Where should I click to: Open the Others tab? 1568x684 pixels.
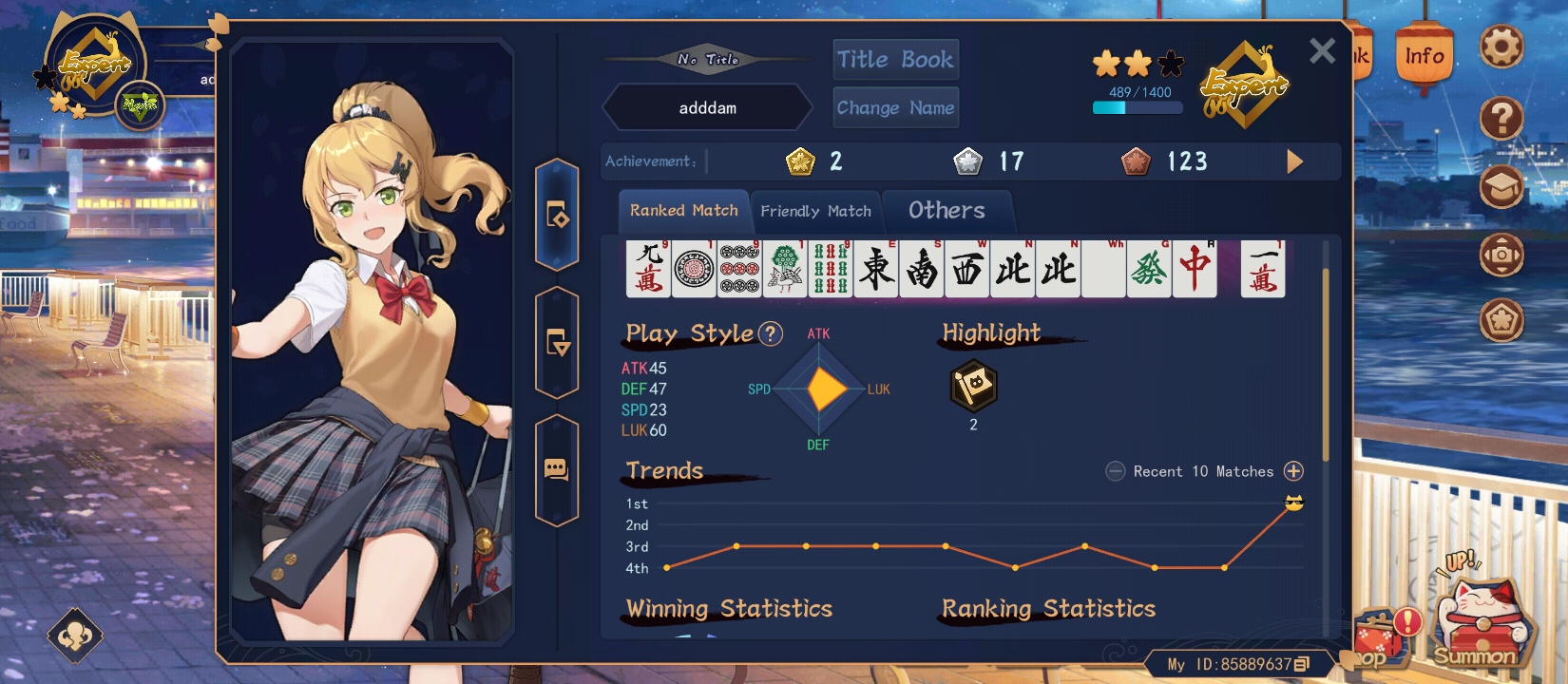tap(947, 211)
